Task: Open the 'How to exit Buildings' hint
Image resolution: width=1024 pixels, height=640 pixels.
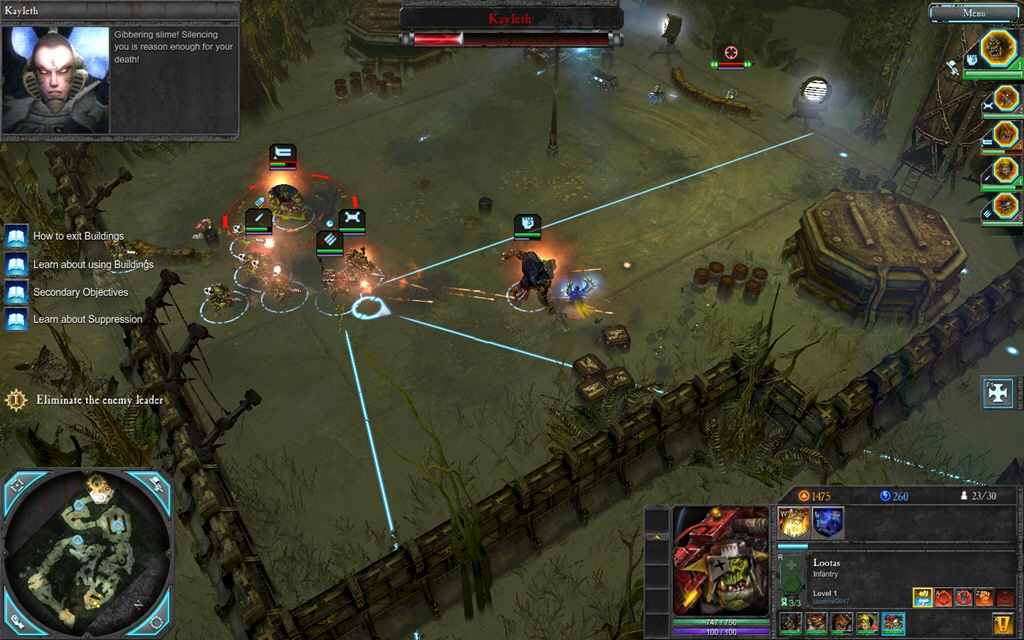Action: pos(78,237)
